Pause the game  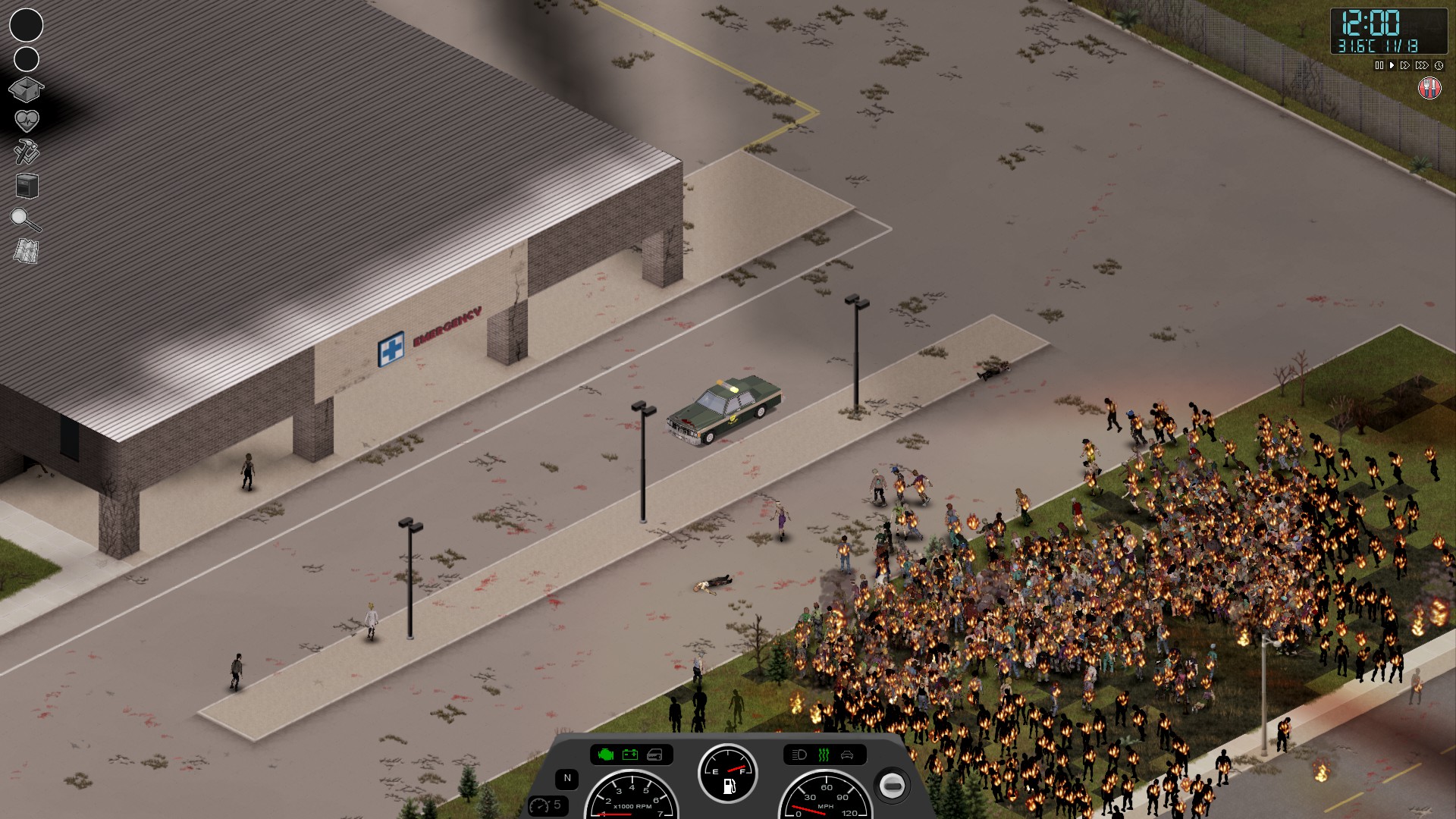(1379, 66)
